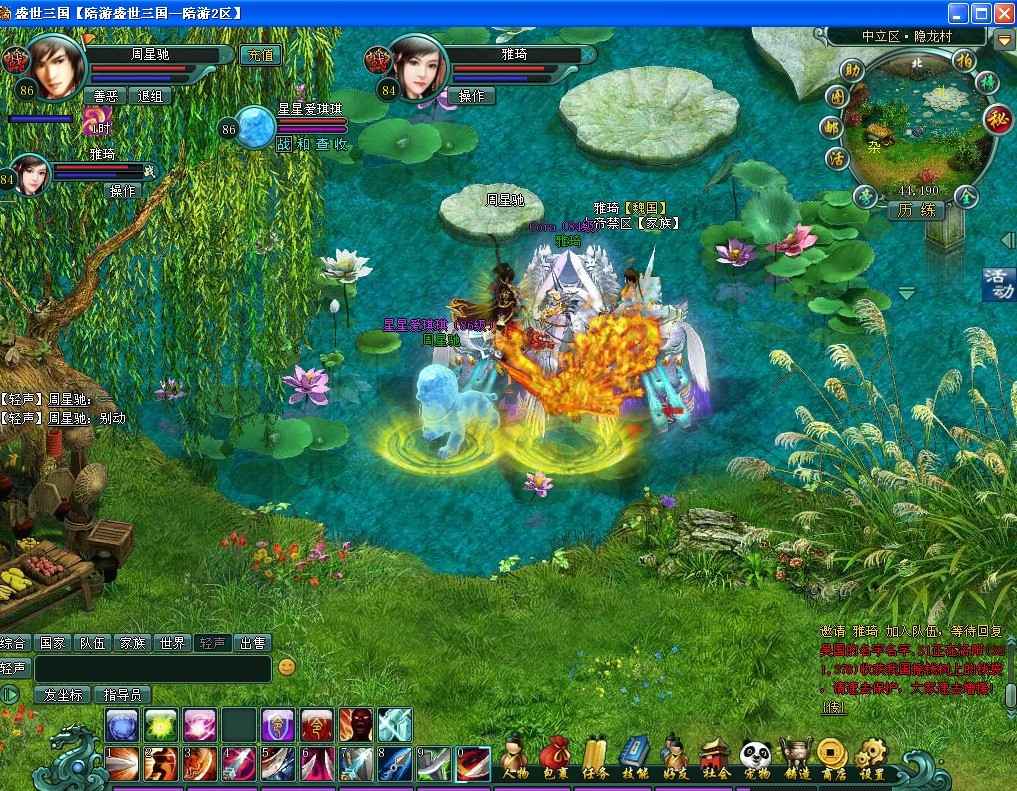
Task: Click the 历练 button below the minimap
Action: tap(916, 210)
